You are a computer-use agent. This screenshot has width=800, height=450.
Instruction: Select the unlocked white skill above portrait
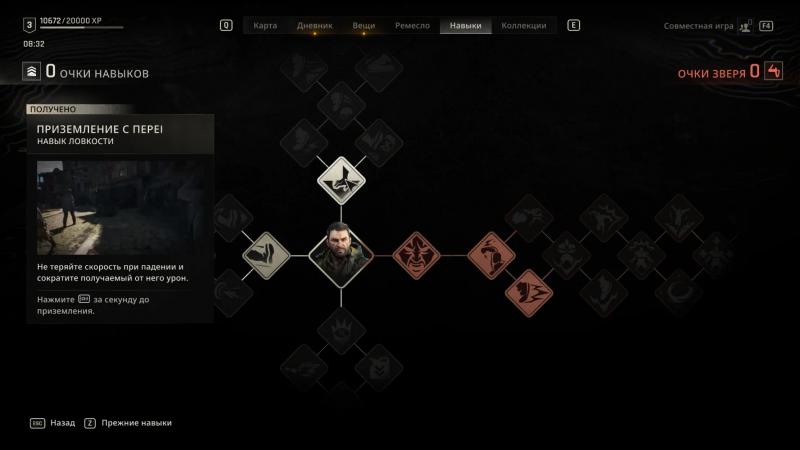[341, 180]
